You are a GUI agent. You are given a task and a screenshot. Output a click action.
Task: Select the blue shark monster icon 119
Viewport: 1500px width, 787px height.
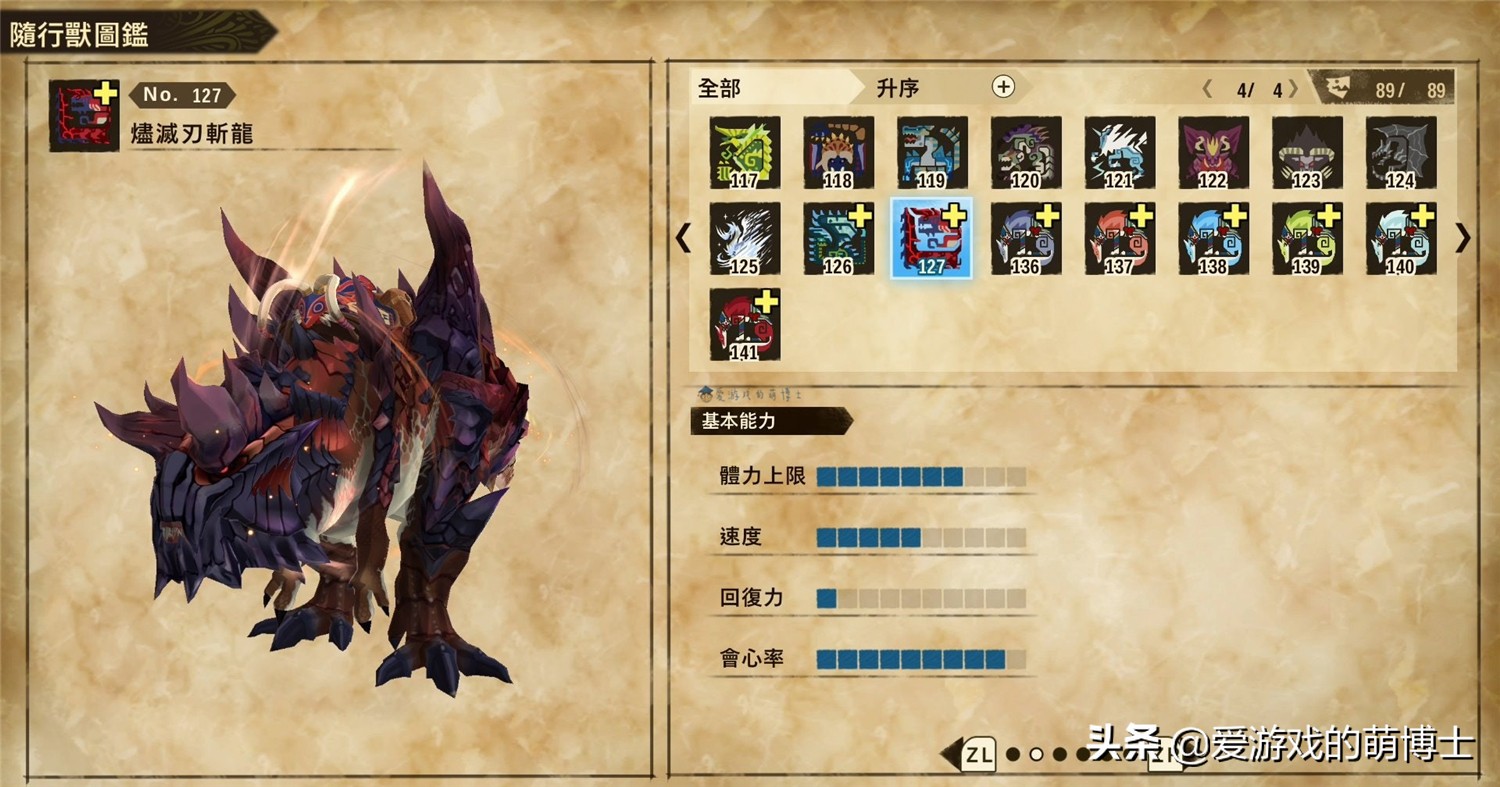click(933, 152)
